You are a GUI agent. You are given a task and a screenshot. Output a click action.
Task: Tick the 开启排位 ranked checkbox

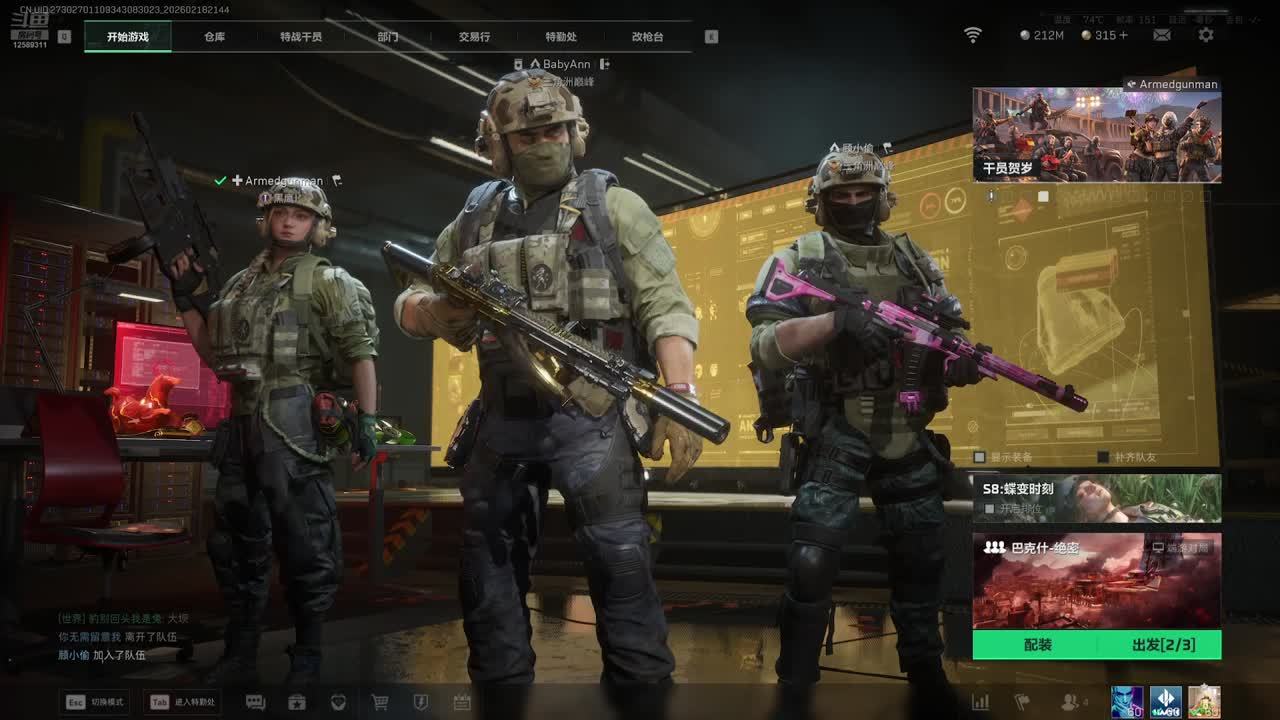pyautogui.click(x=989, y=509)
